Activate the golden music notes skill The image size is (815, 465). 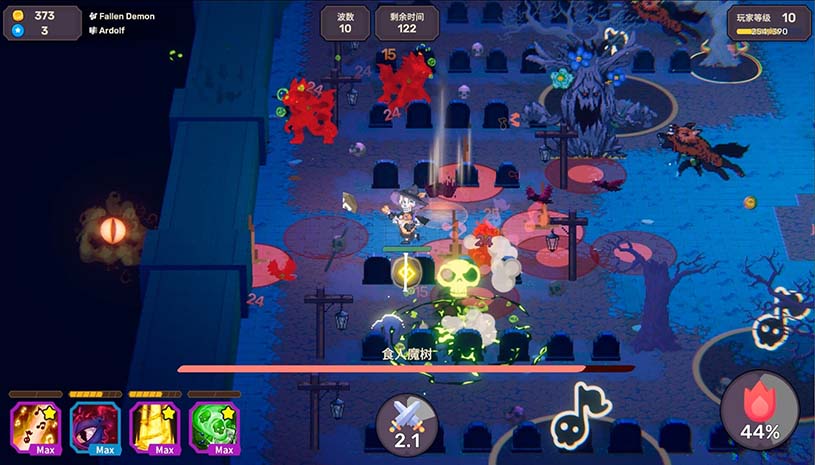click(x=36, y=427)
